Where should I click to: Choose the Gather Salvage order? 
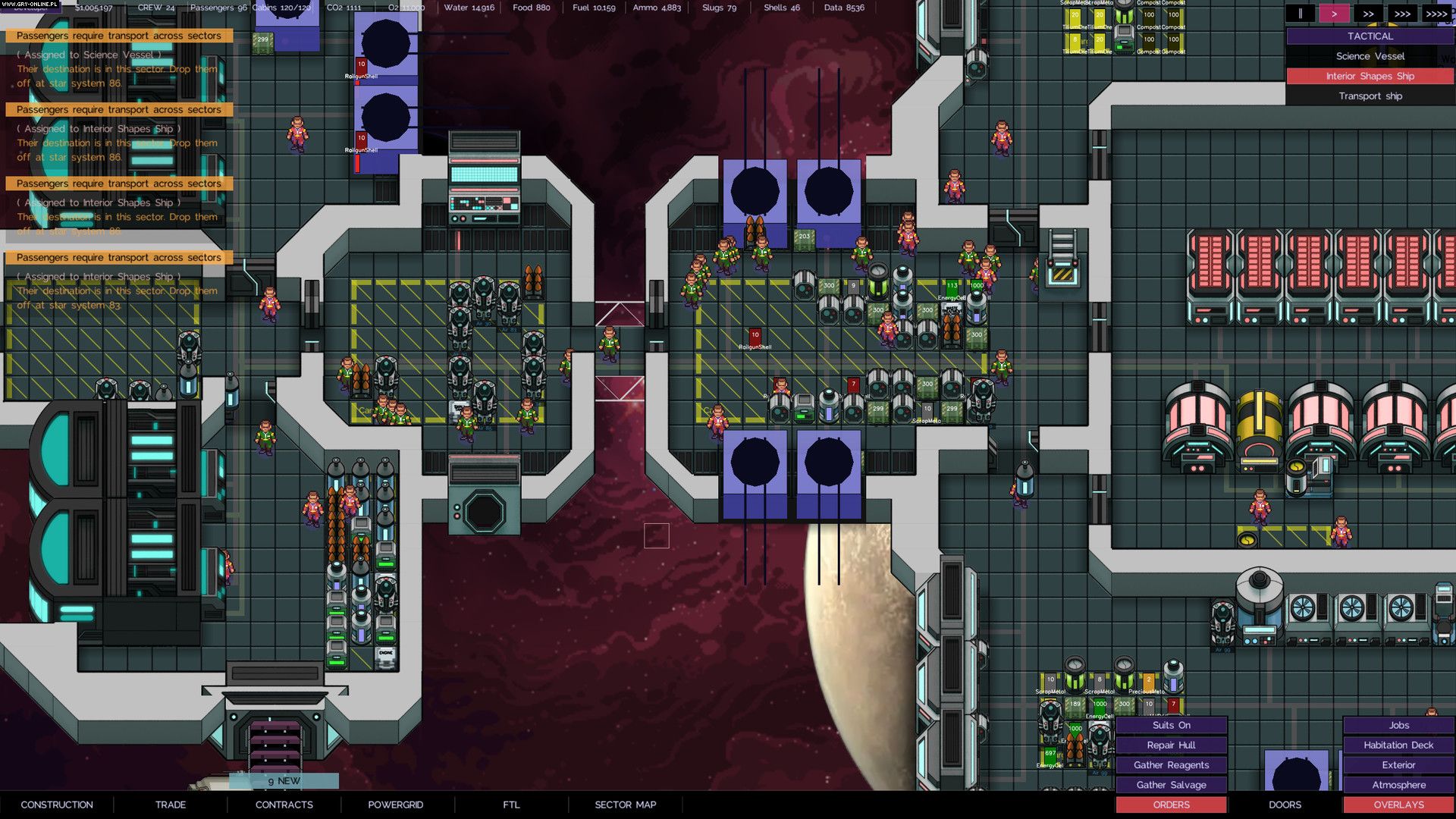(1171, 785)
